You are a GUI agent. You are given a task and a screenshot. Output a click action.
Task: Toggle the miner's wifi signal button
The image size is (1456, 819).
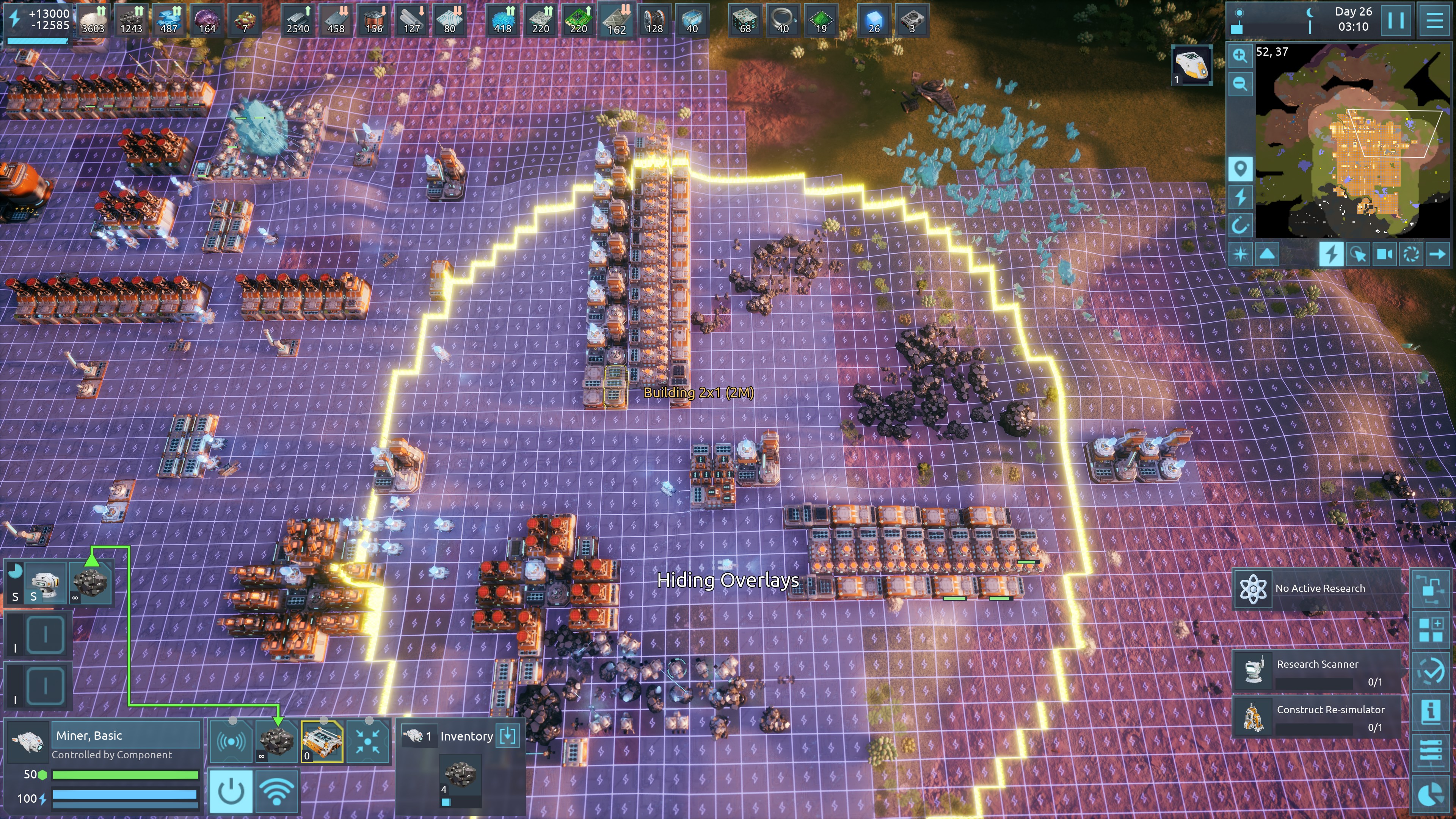tap(276, 792)
